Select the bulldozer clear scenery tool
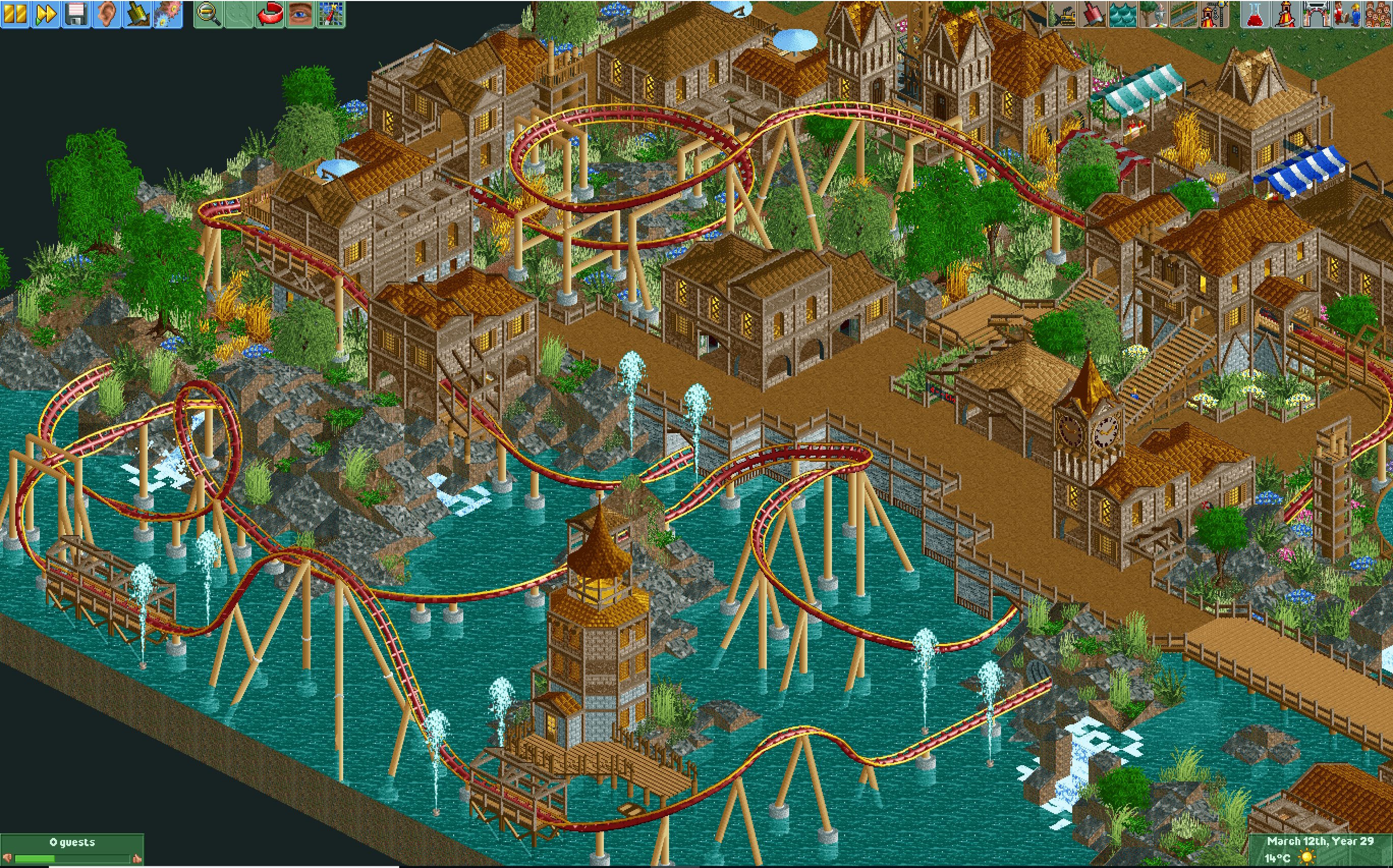1393x868 pixels. point(1062,14)
